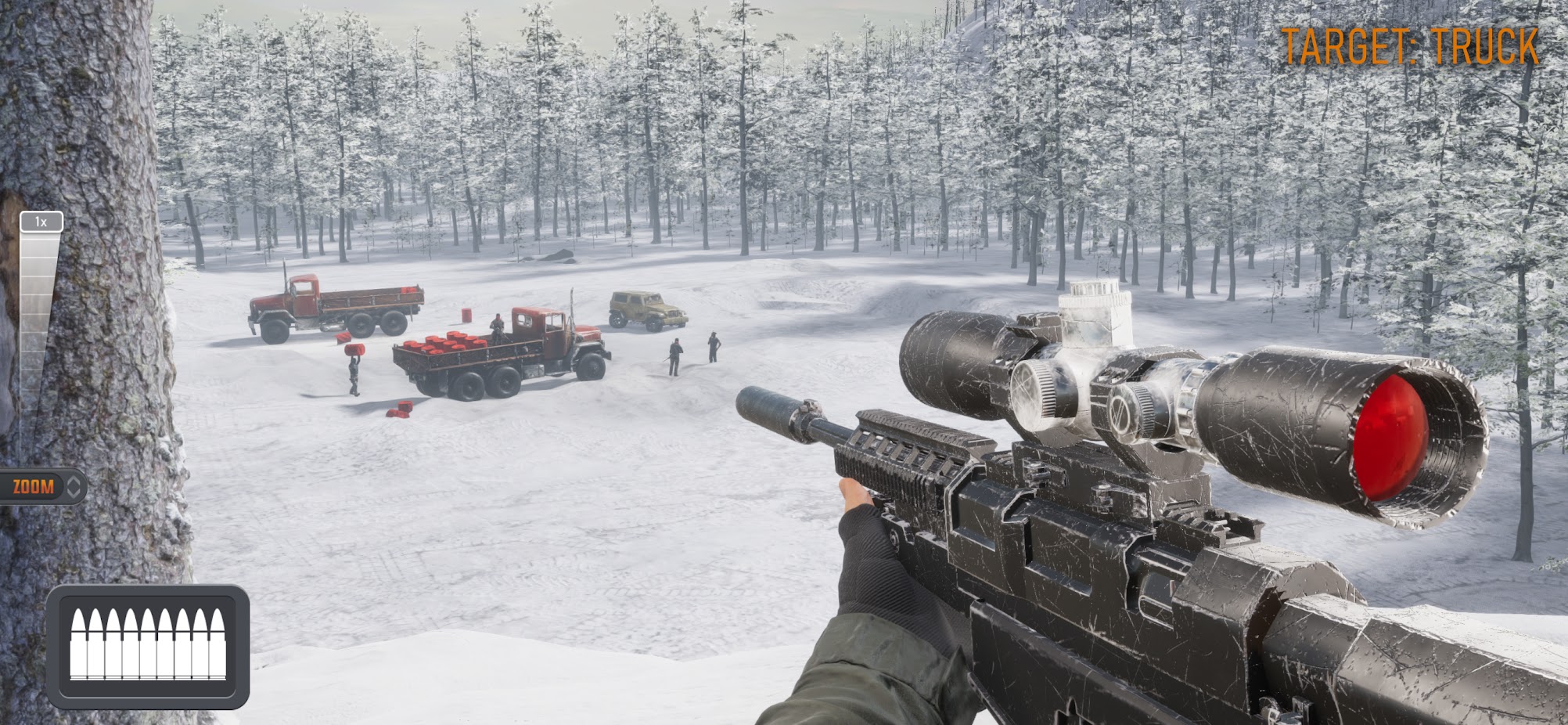
Task: Tap the ZOOM button
Action: point(41,486)
